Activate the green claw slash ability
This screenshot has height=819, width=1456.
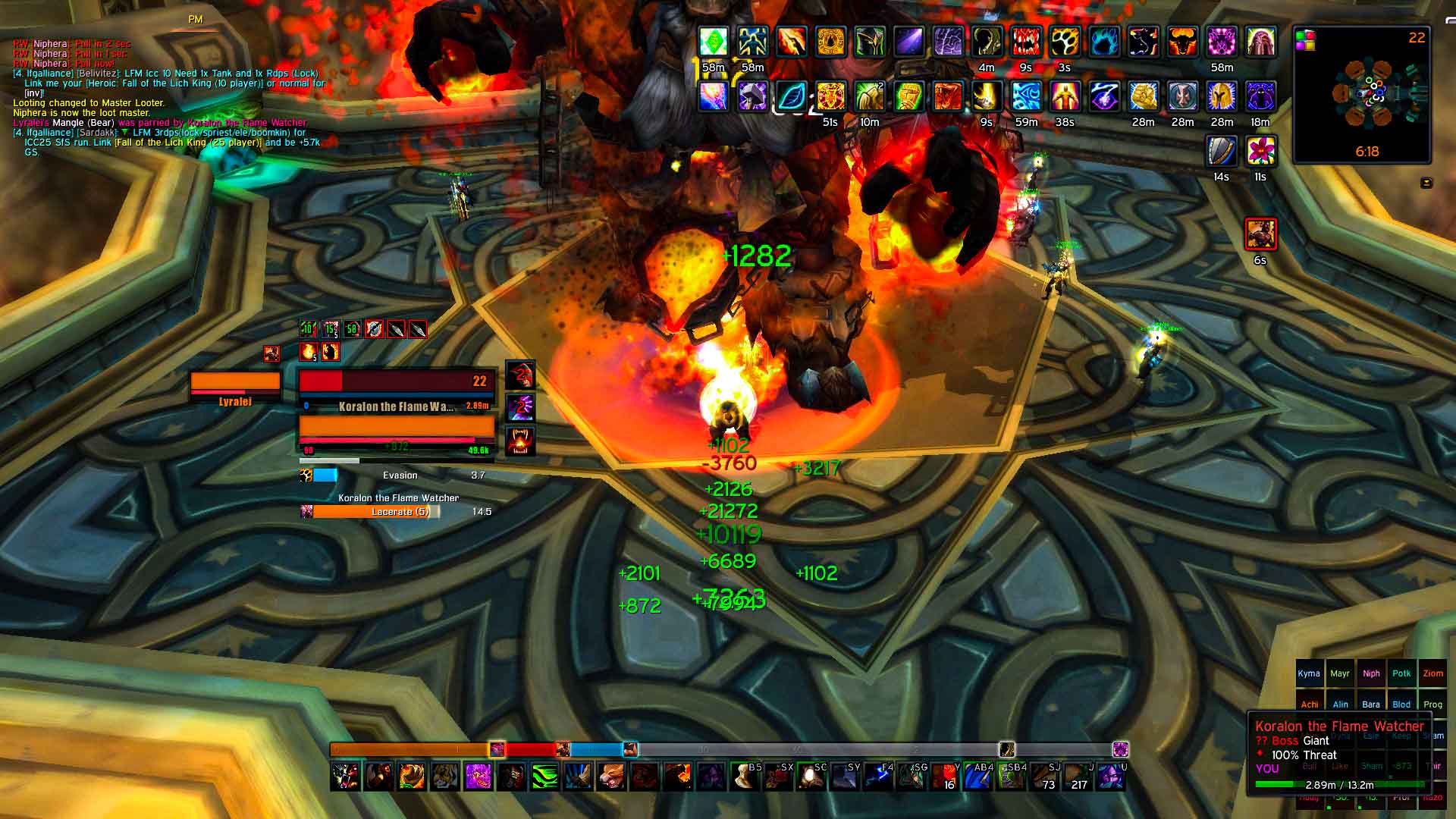point(544,776)
